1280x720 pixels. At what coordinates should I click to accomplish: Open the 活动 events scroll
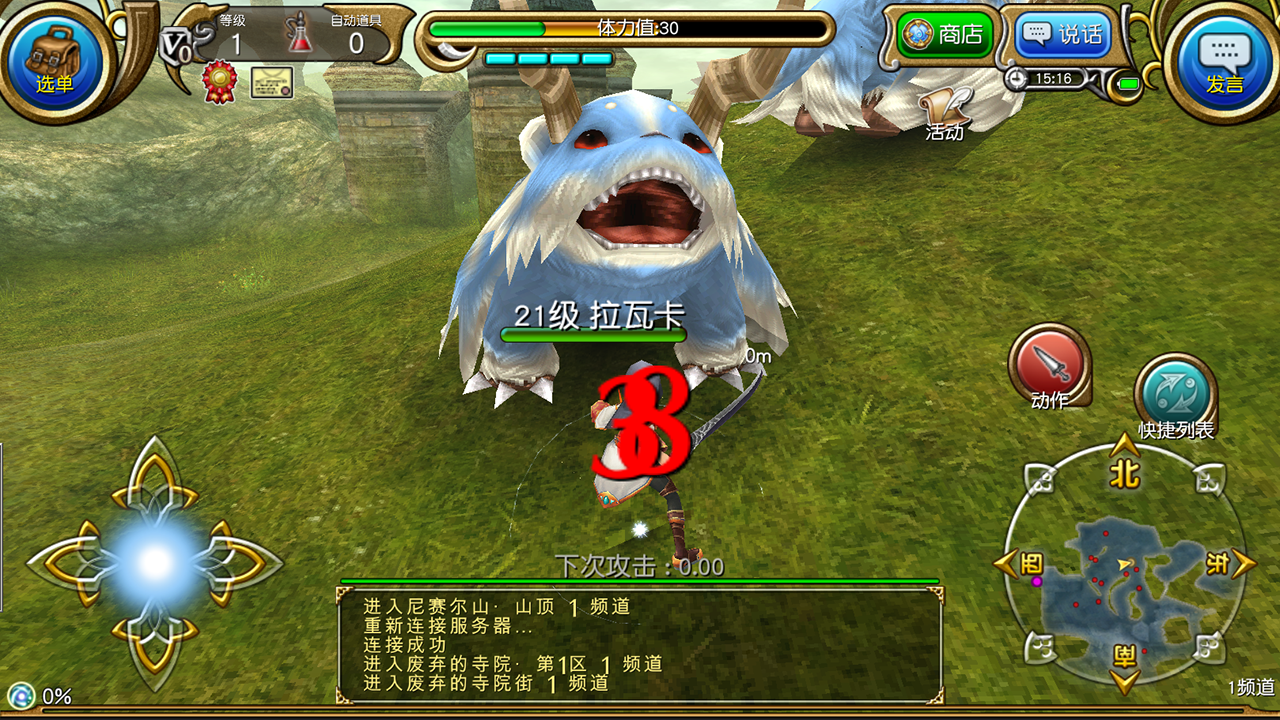(x=945, y=112)
